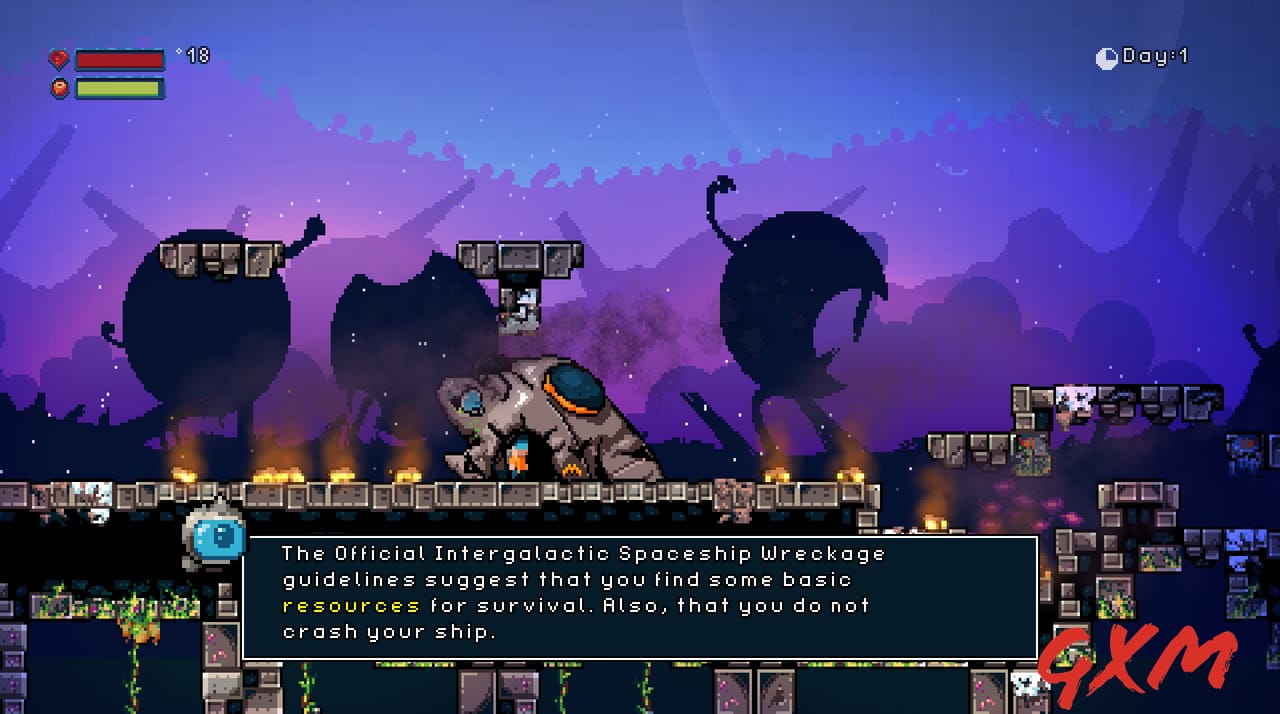The width and height of the screenshot is (1280, 714).
Task: Click the blue robot speaker portrait
Action: [216, 538]
